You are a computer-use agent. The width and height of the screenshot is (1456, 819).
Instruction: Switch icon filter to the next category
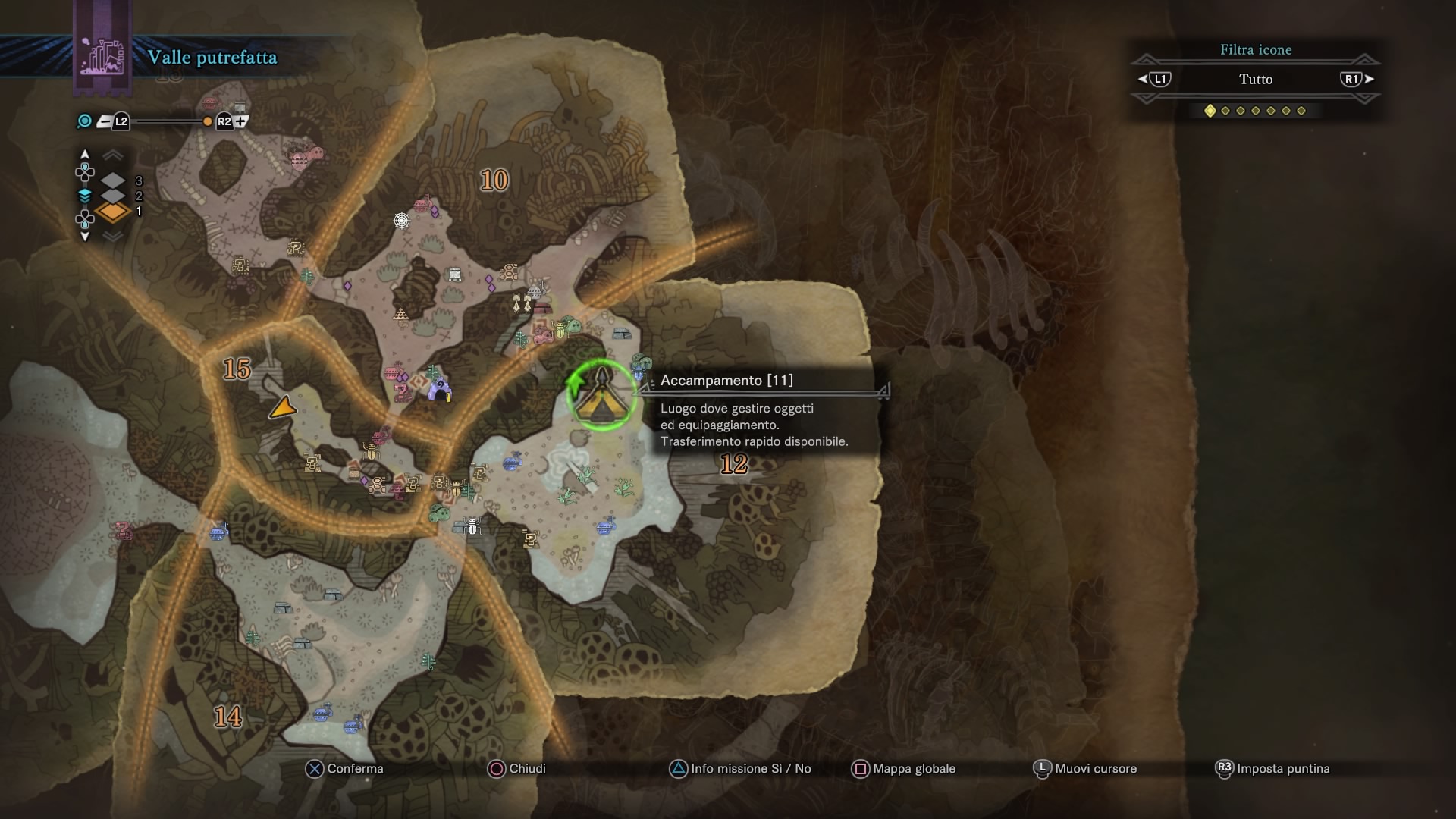[1356, 79]
